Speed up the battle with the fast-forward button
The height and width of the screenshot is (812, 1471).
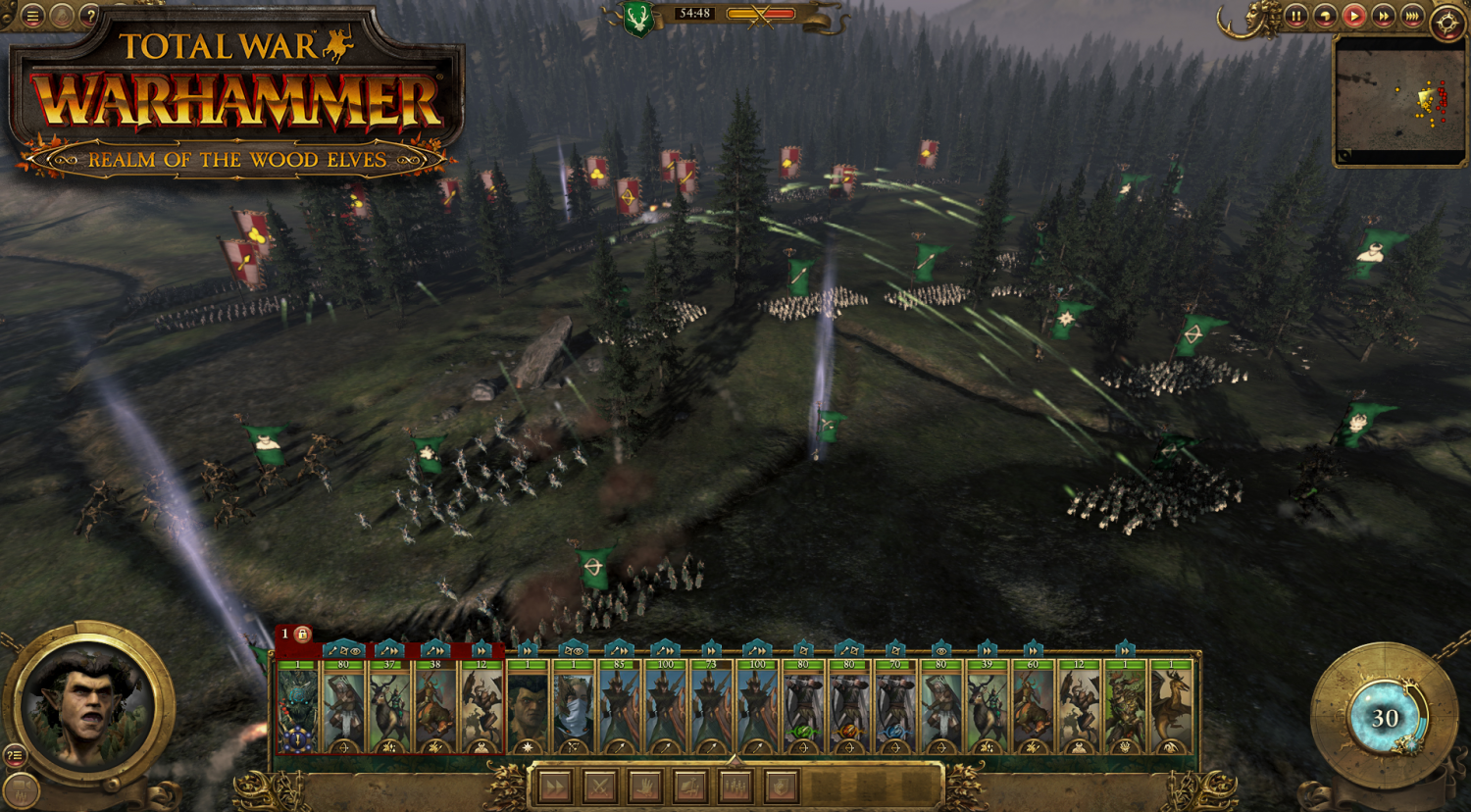(x=1383, y=16)
